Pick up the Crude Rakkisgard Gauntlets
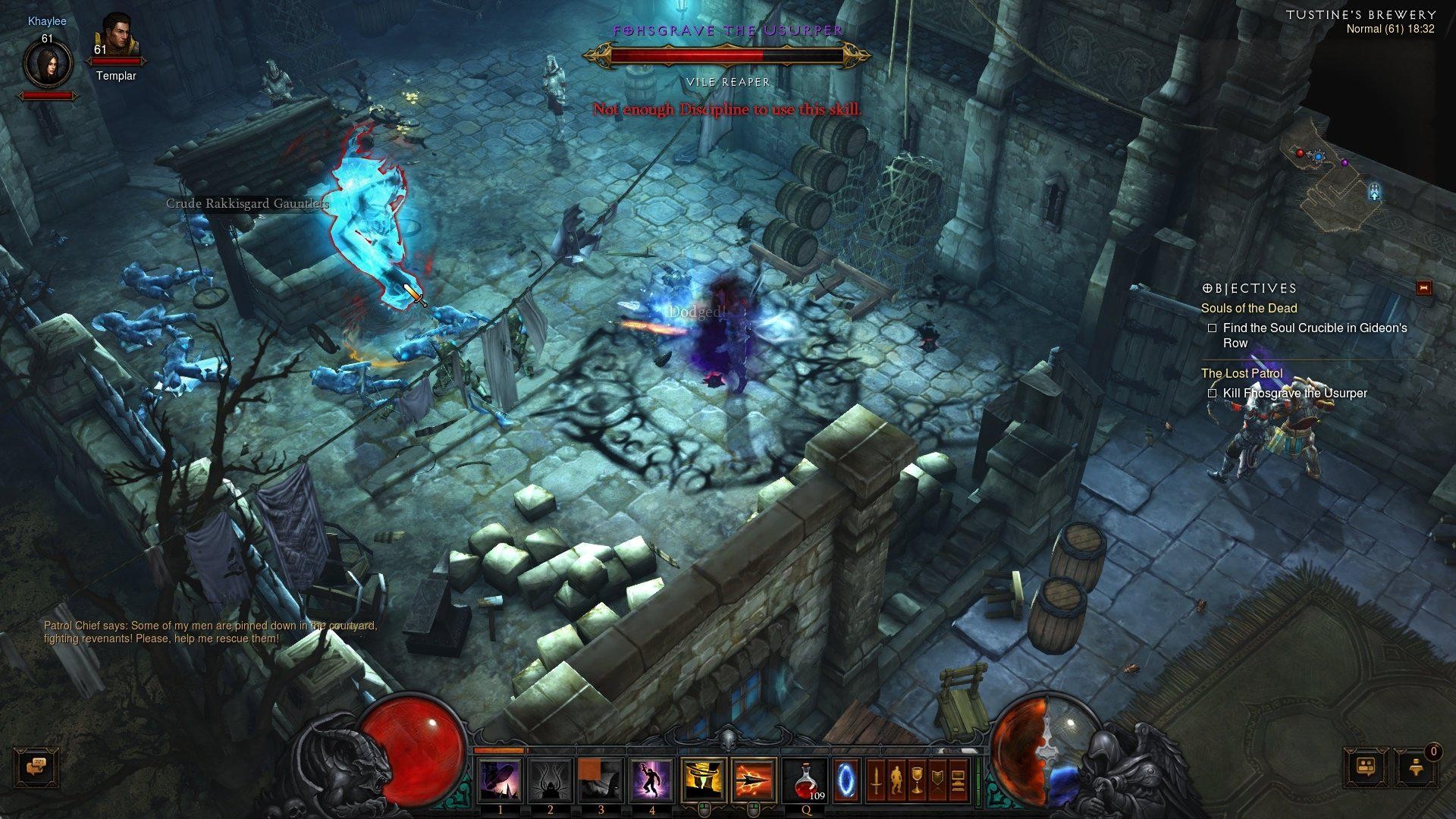Viewport: 1456px width, 819px height. [248, 205]
